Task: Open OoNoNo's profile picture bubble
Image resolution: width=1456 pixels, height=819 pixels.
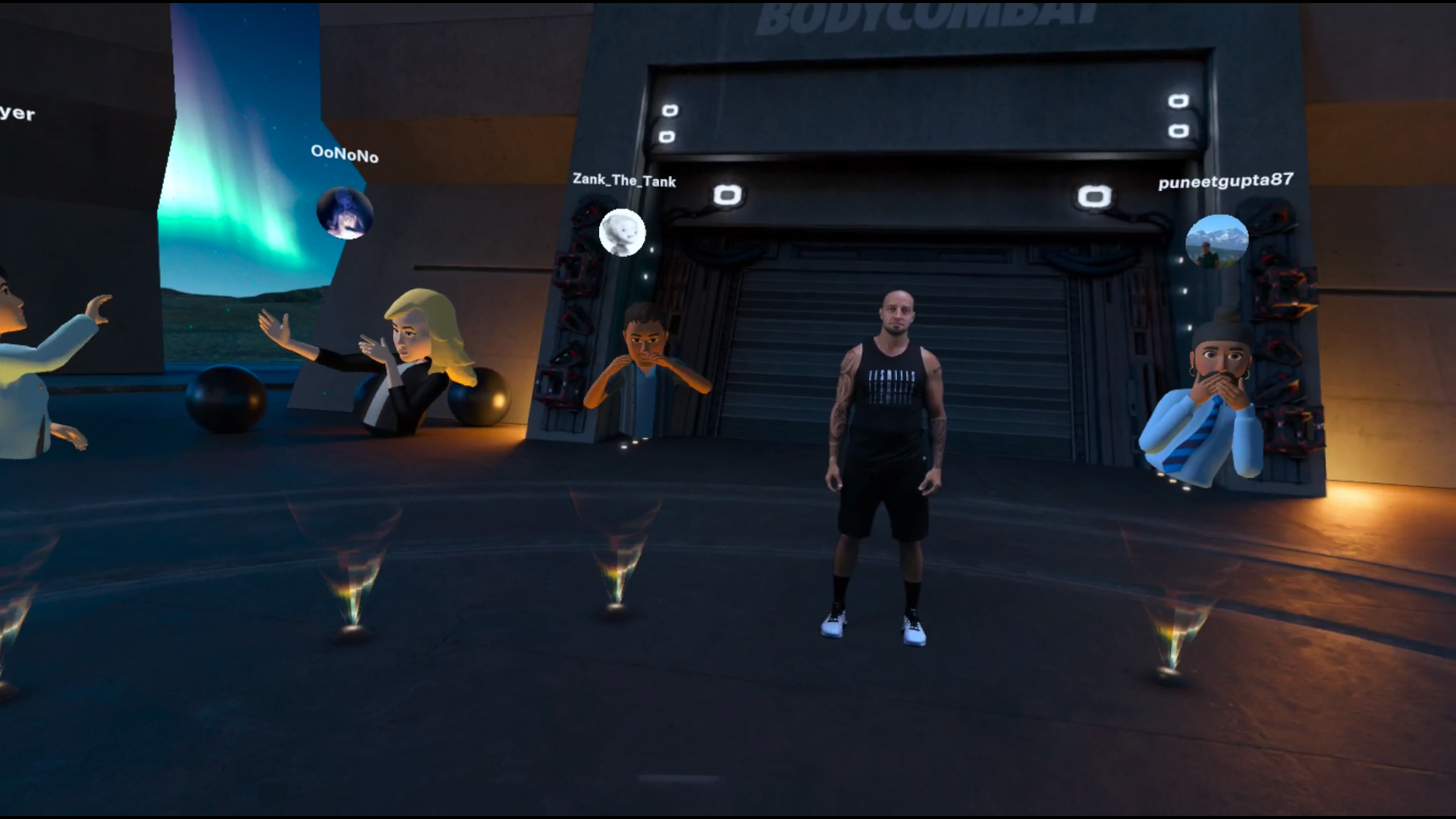Action: [345, 213]
